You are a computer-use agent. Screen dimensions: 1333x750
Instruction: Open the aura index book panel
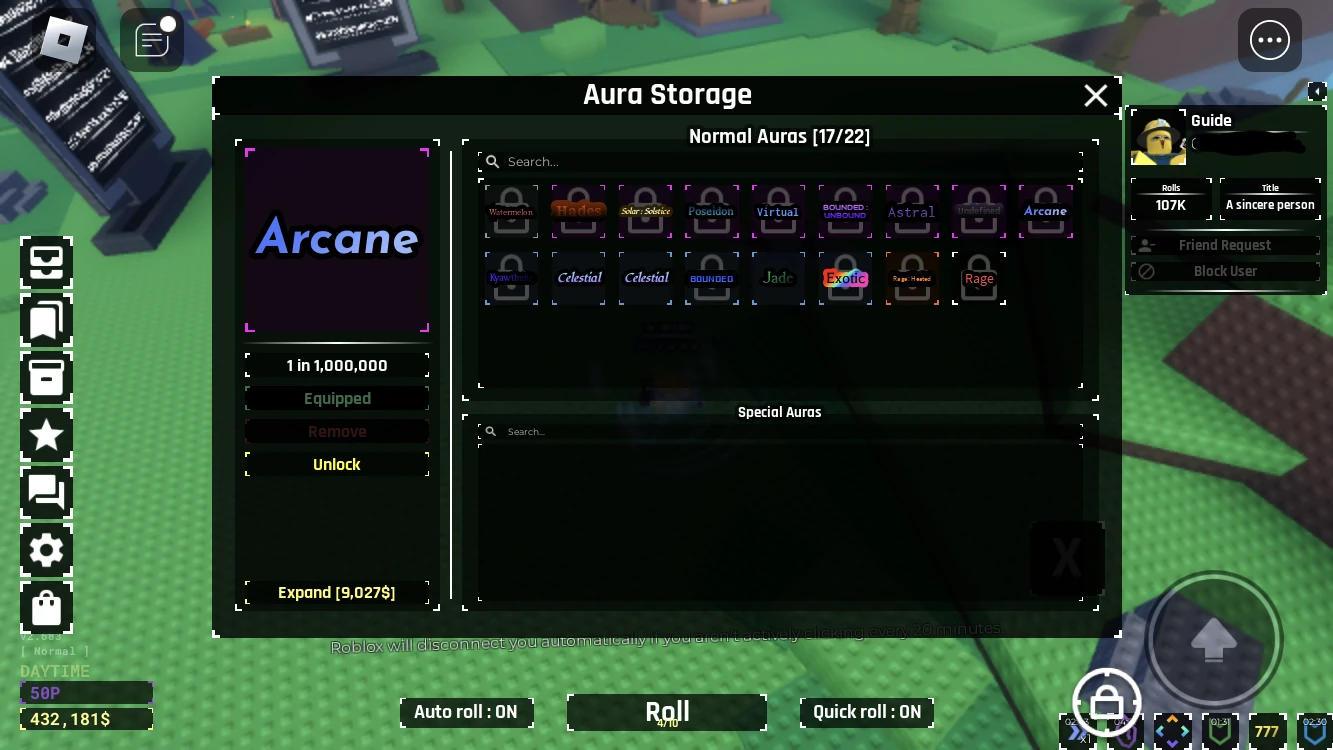[46, 320]
